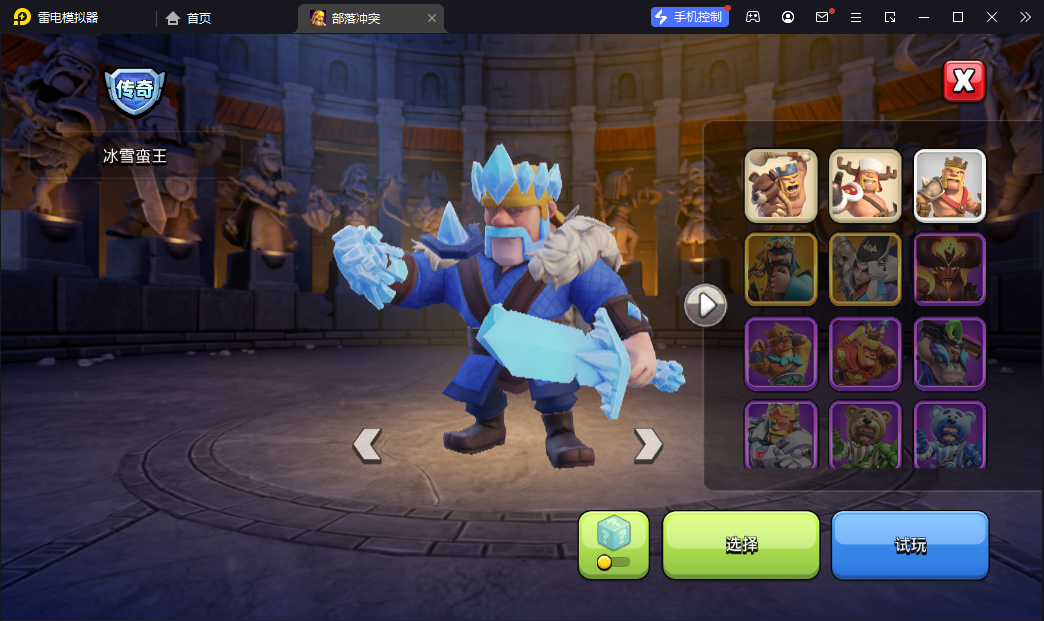Select the green-haired king with cannon skin
The height and width of the screenshot is (621, 1044).
coord(949,353)
